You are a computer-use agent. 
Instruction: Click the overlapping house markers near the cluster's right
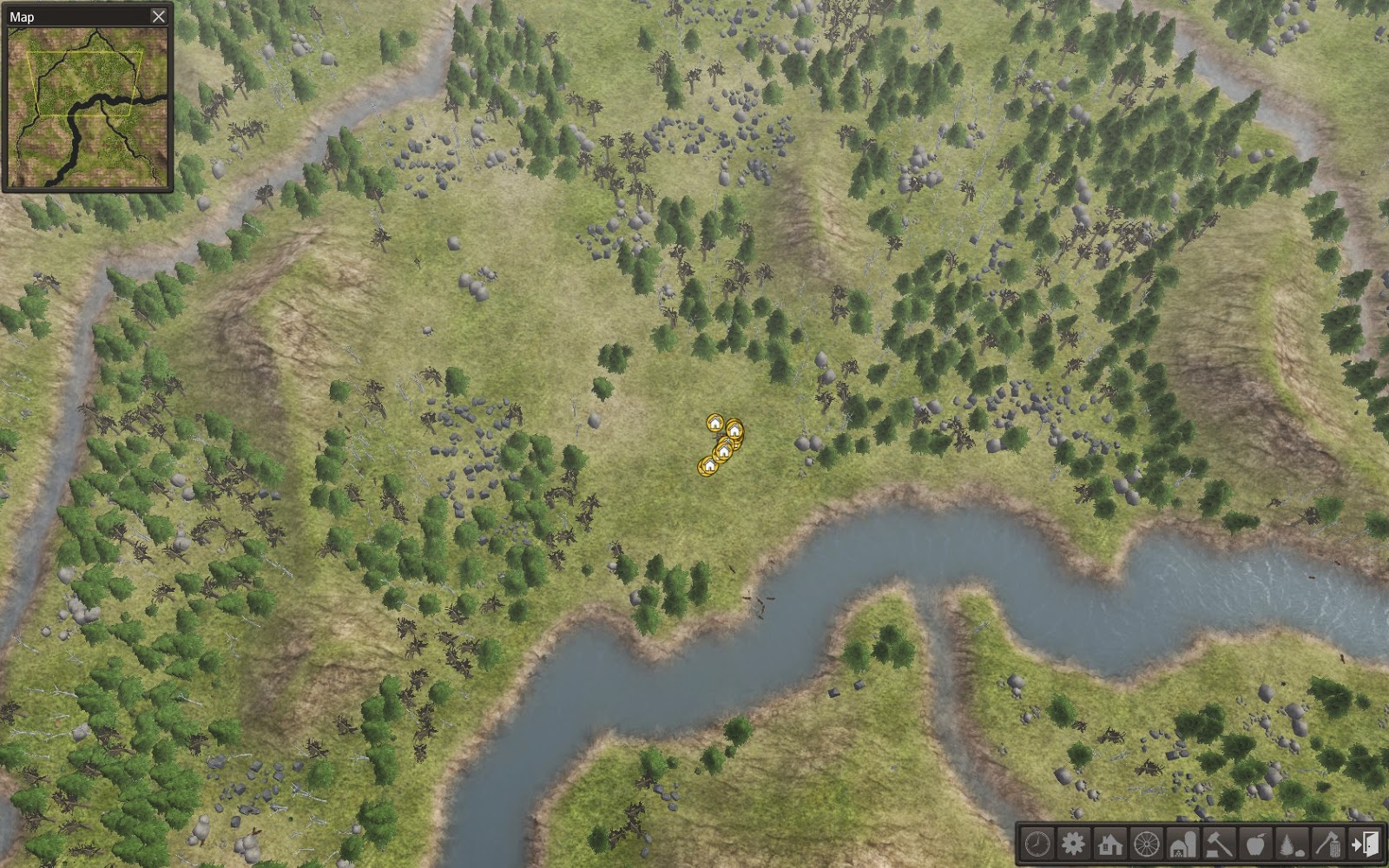[x=735, y=431]
